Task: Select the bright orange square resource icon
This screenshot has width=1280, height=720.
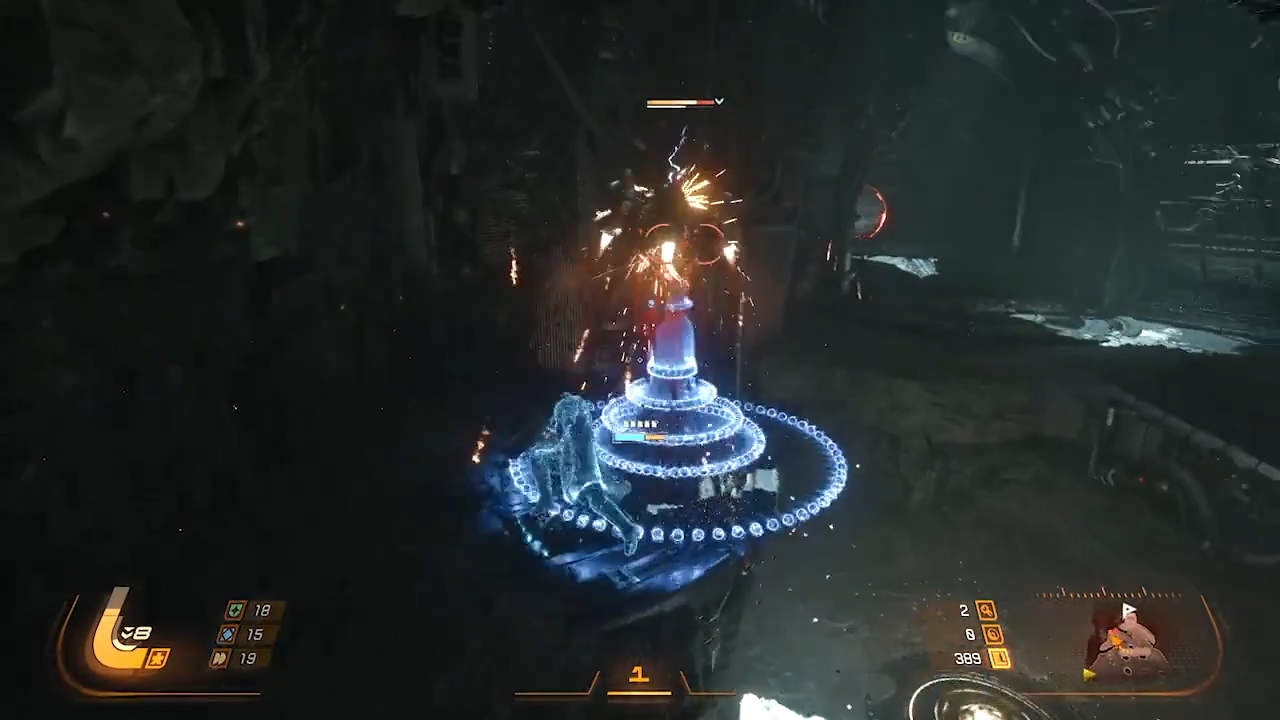Action: pyautogui.click(x=999, y=658)
